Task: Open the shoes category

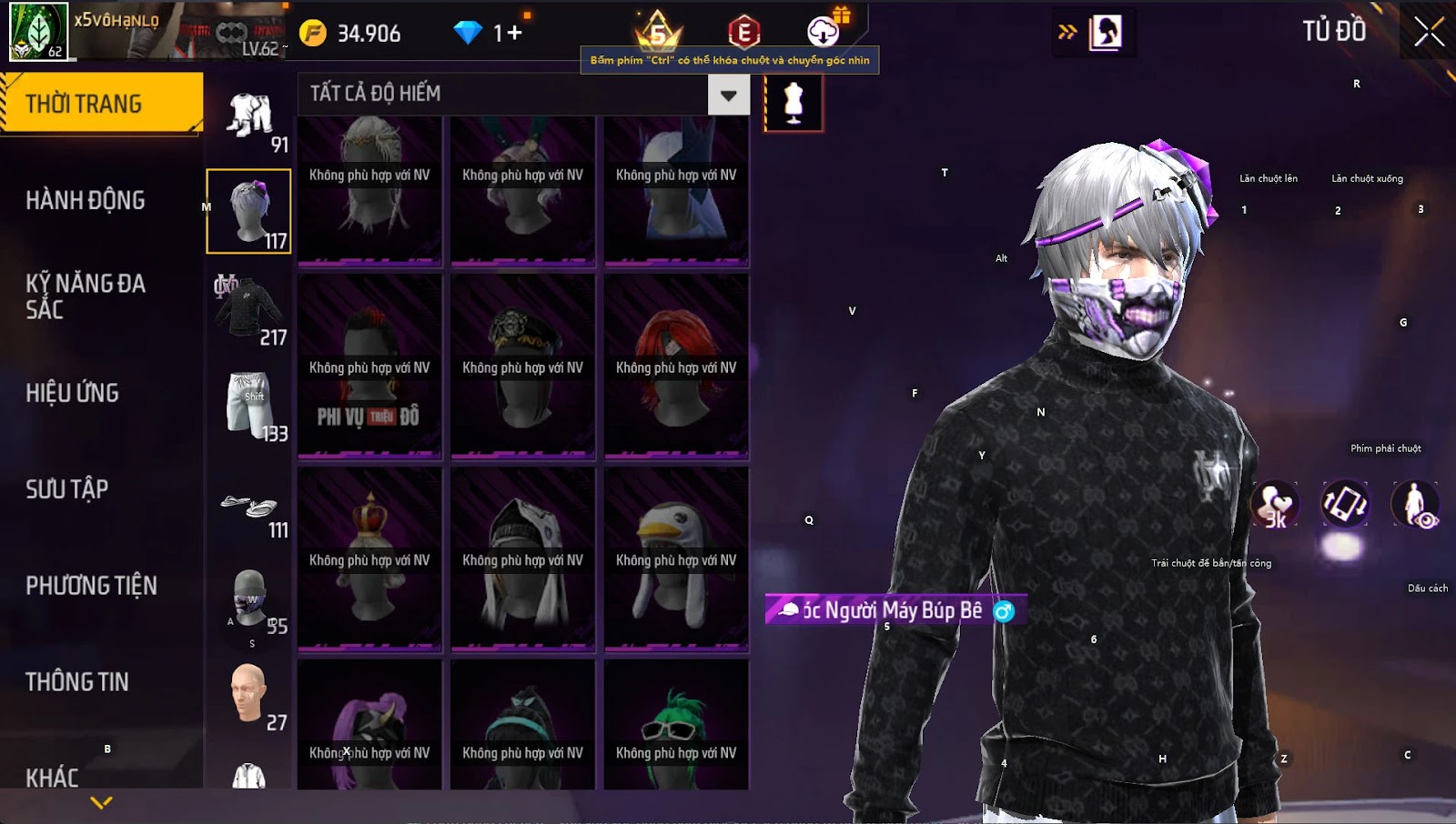Action: pos(248,507)
